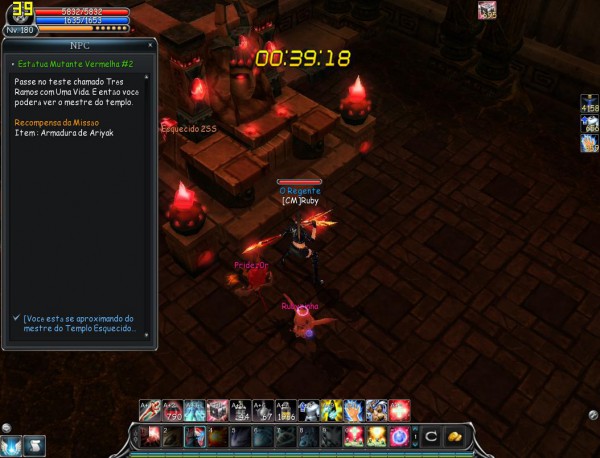
Task: Click the yellow figure buff icon
Action: point(330,410)
